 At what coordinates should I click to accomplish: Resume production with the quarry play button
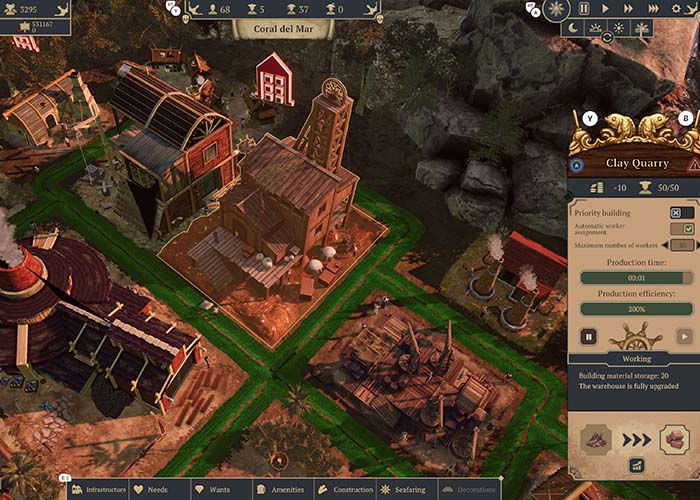(x=683, y=337)
